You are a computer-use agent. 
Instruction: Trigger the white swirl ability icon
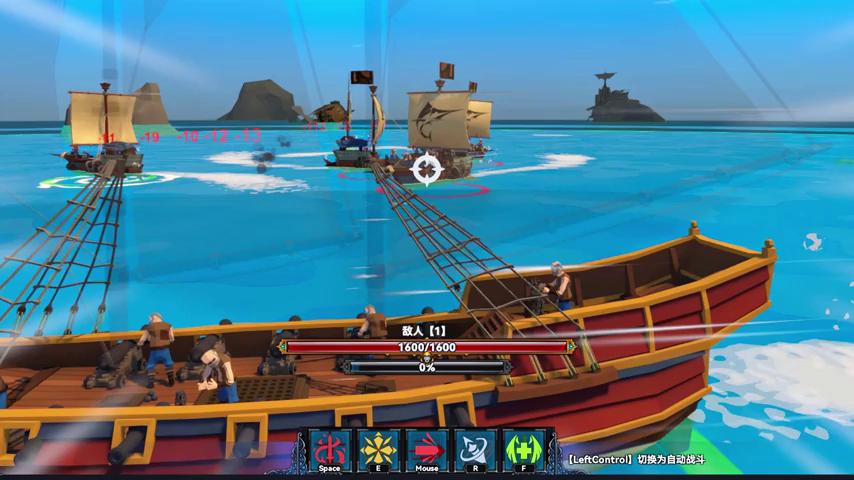pos(476,450)
